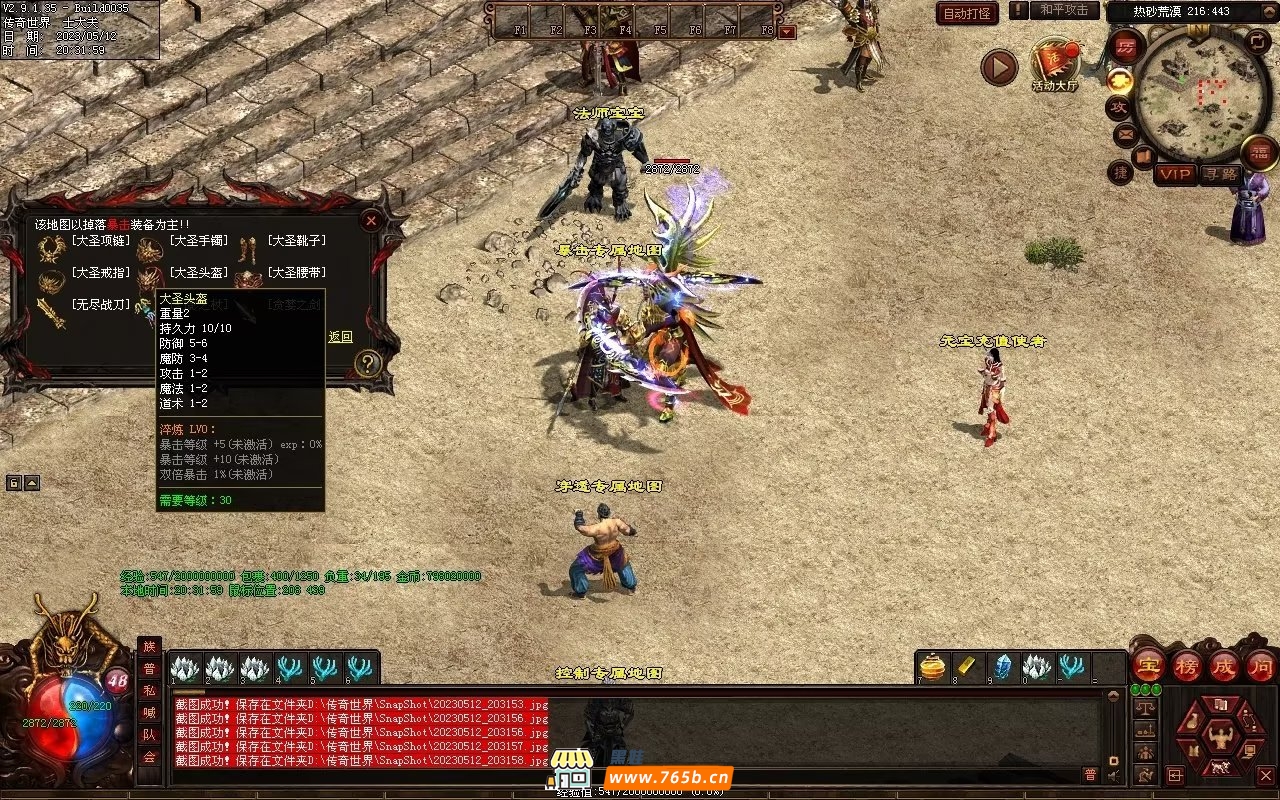This screenshot has width=1280, height=800.
Task: Click the round play arrow button
Action: 998,67
